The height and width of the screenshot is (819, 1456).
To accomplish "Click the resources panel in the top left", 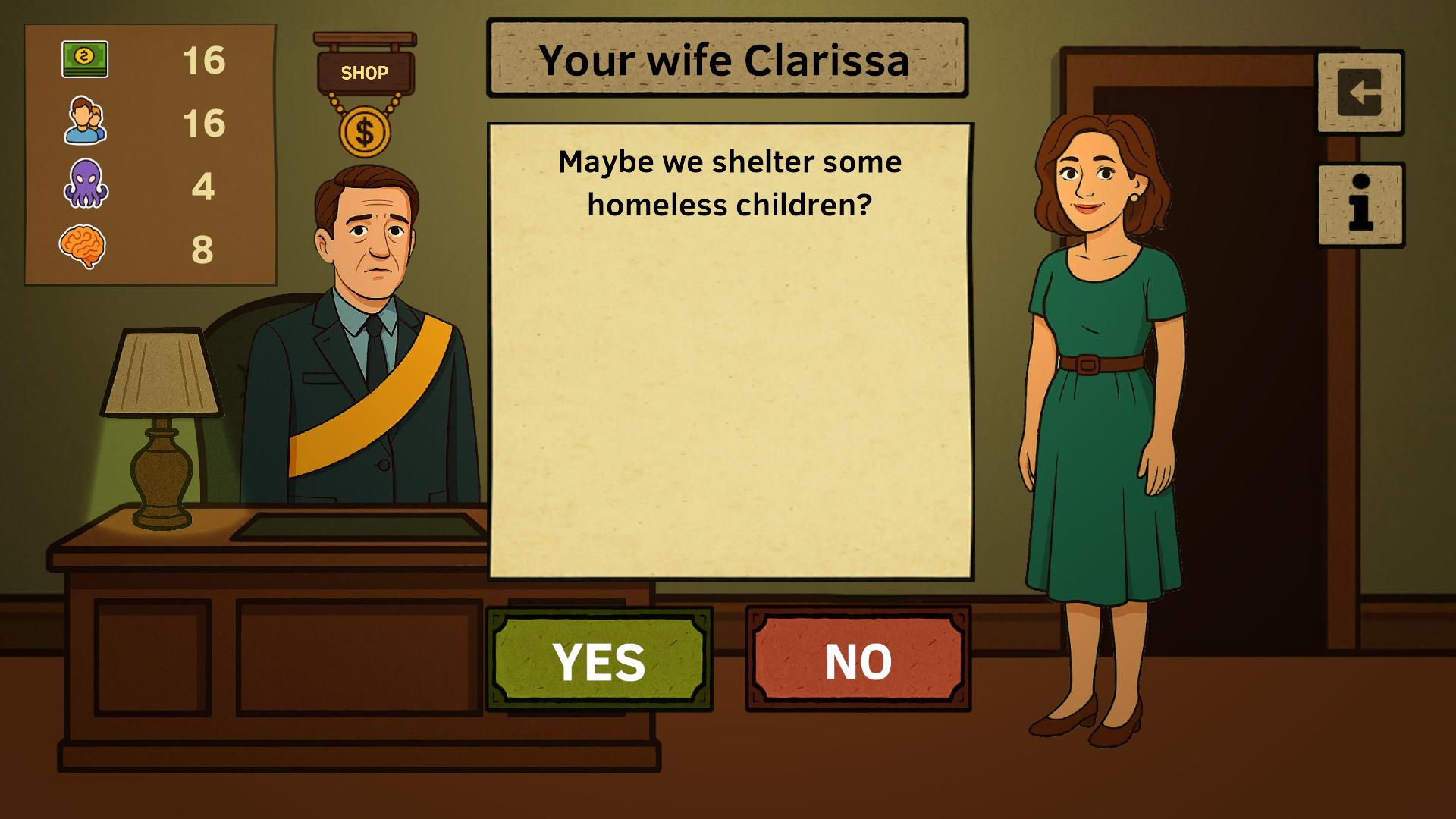I will click(149, 152).
